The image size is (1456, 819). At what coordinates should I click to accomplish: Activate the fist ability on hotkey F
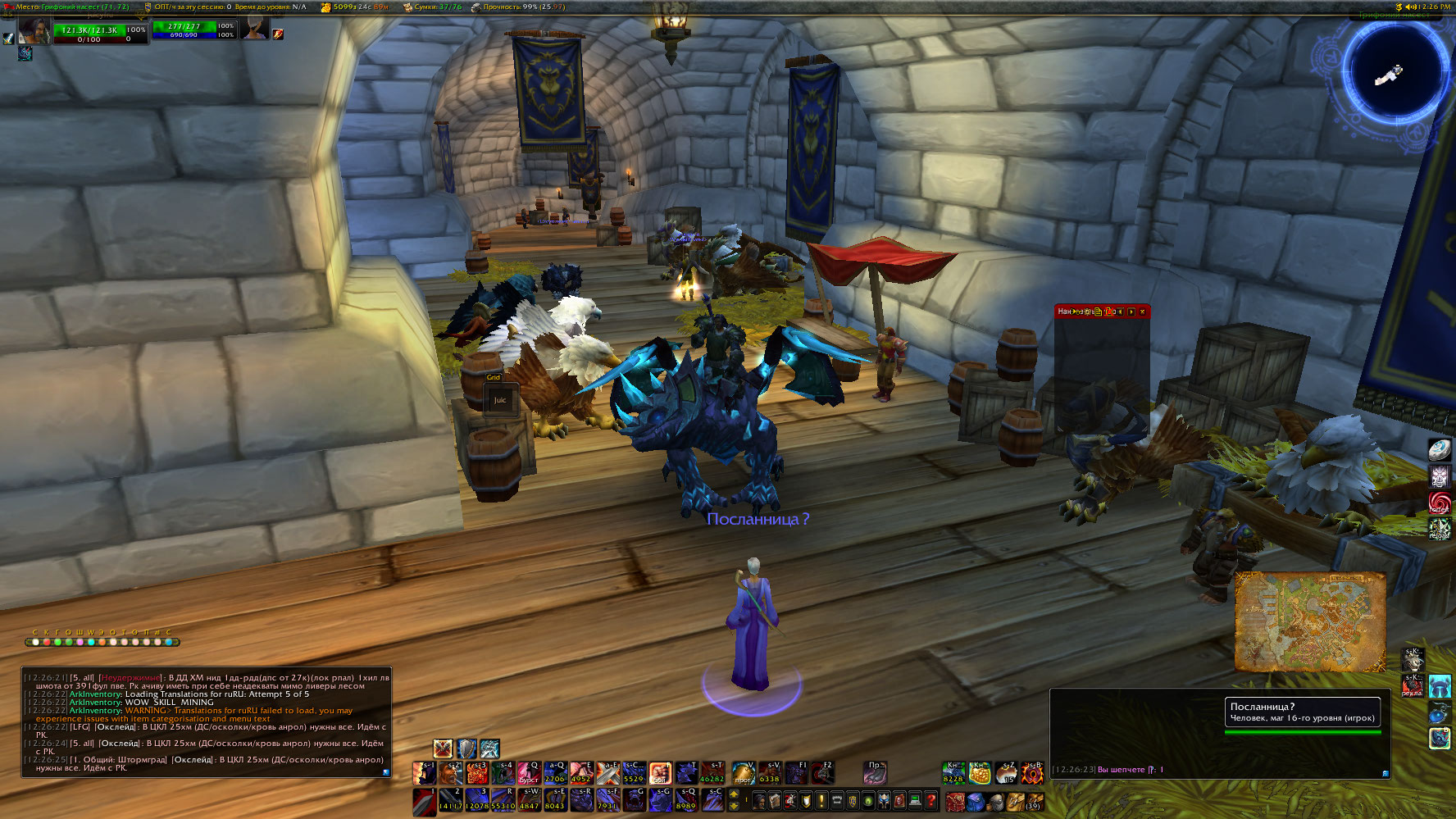661,772
